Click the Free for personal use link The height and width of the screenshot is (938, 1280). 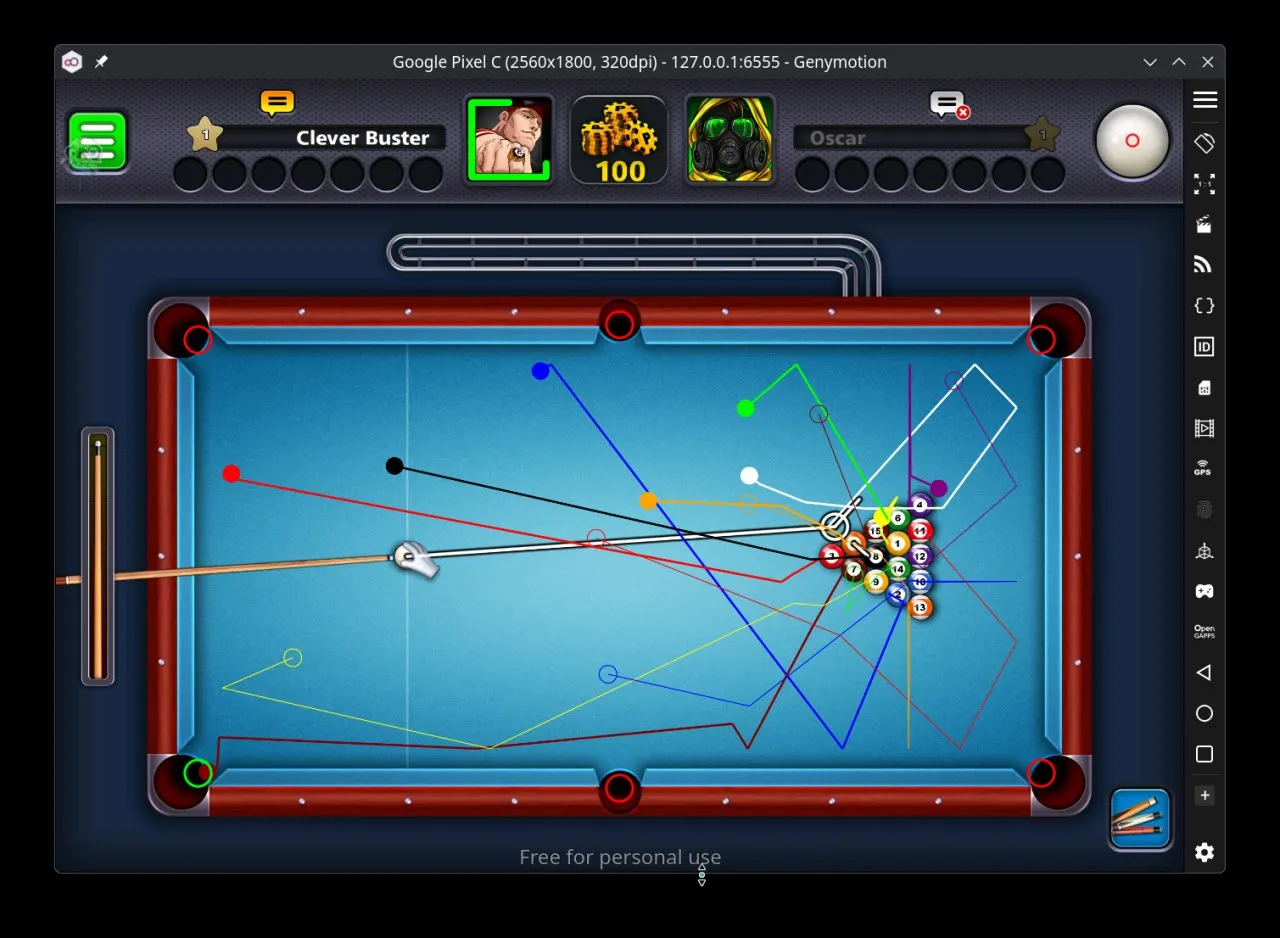click(x=619, y=857)
